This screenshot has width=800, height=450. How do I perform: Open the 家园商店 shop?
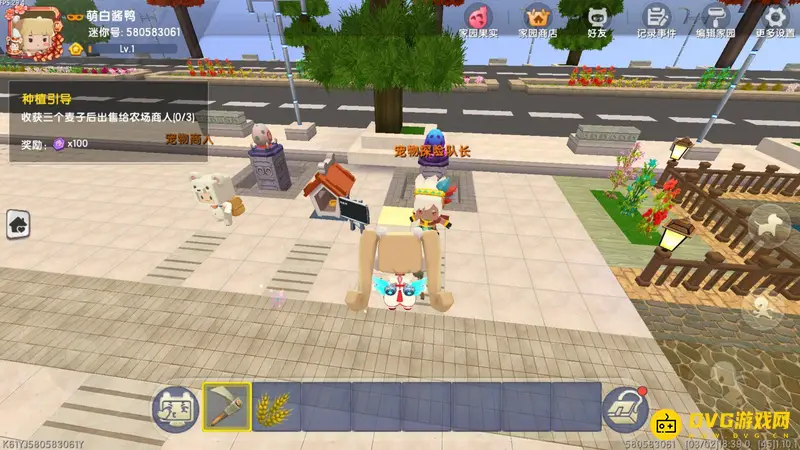pyautogui.click(x=538, y=20)
